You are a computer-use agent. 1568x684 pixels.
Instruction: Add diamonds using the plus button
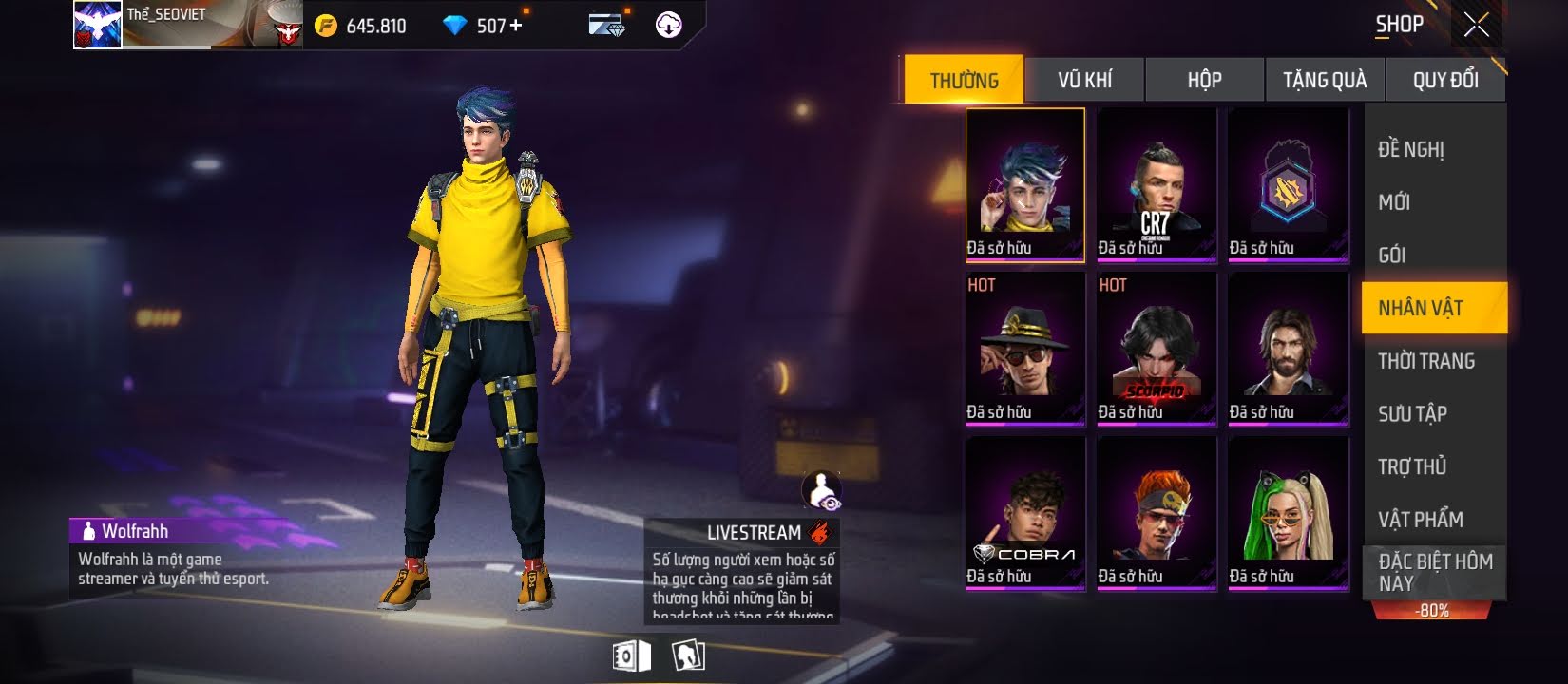point(516,26)
